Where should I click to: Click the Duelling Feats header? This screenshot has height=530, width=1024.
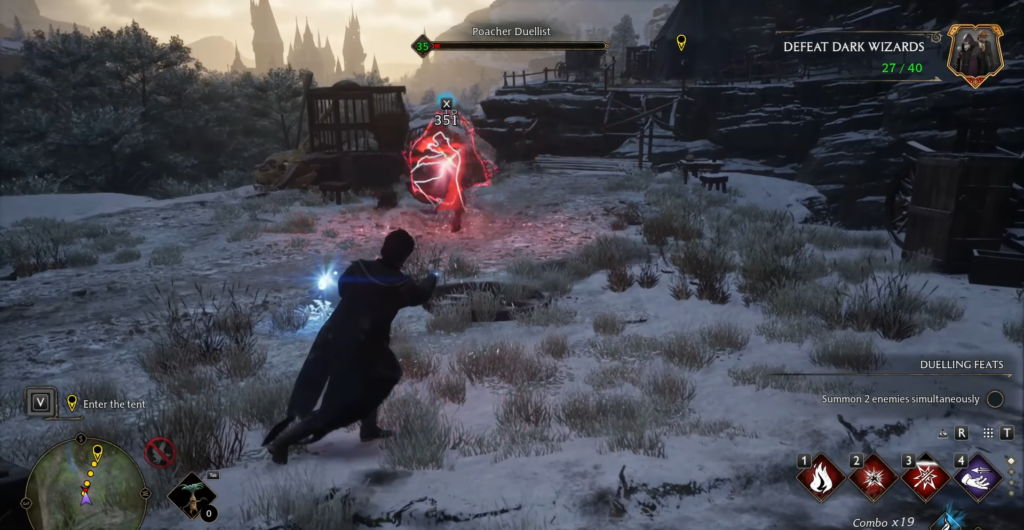[960, 365]
